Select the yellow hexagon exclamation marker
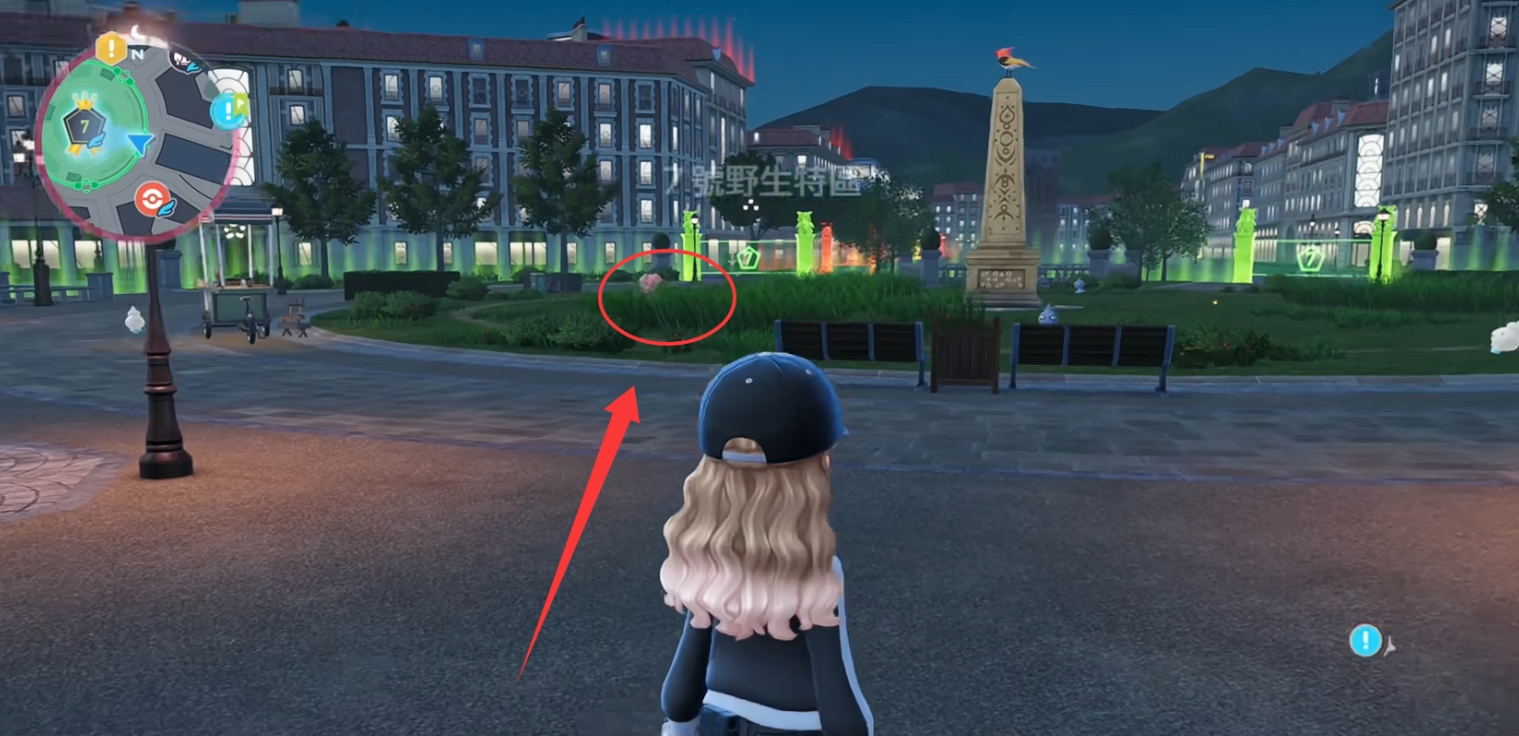The image size is (1519, 736). point(110,48)
